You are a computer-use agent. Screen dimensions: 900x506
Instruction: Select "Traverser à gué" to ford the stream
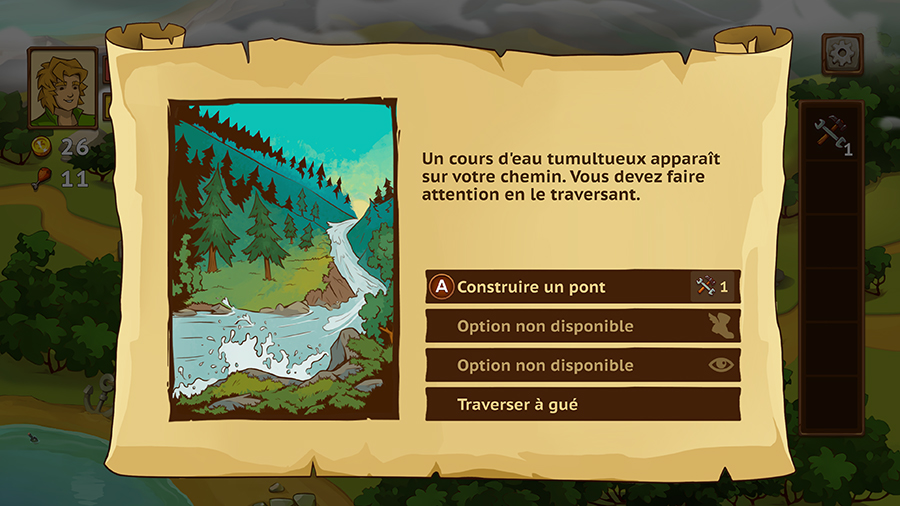[x=582, y=405]
